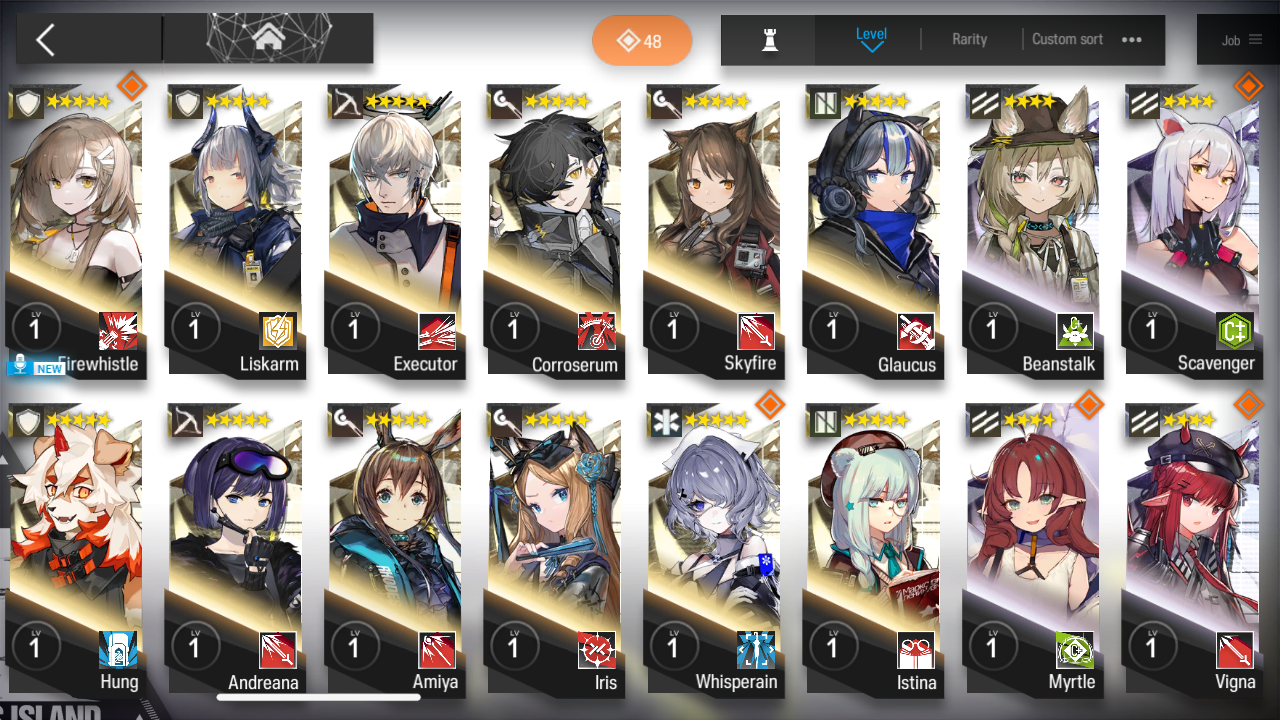Select the Hung operator card
Screen dimensions: 1280x720
pos(76,550)
